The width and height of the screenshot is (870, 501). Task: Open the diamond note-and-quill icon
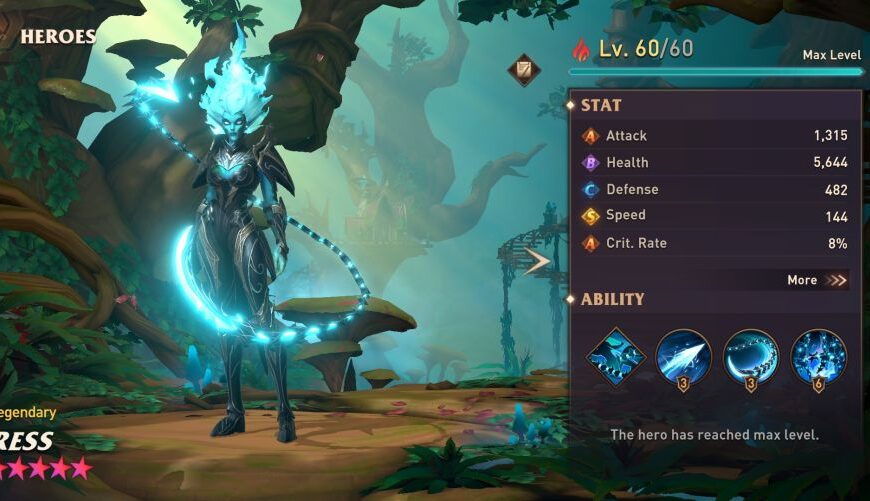click(x=523, y=70)
